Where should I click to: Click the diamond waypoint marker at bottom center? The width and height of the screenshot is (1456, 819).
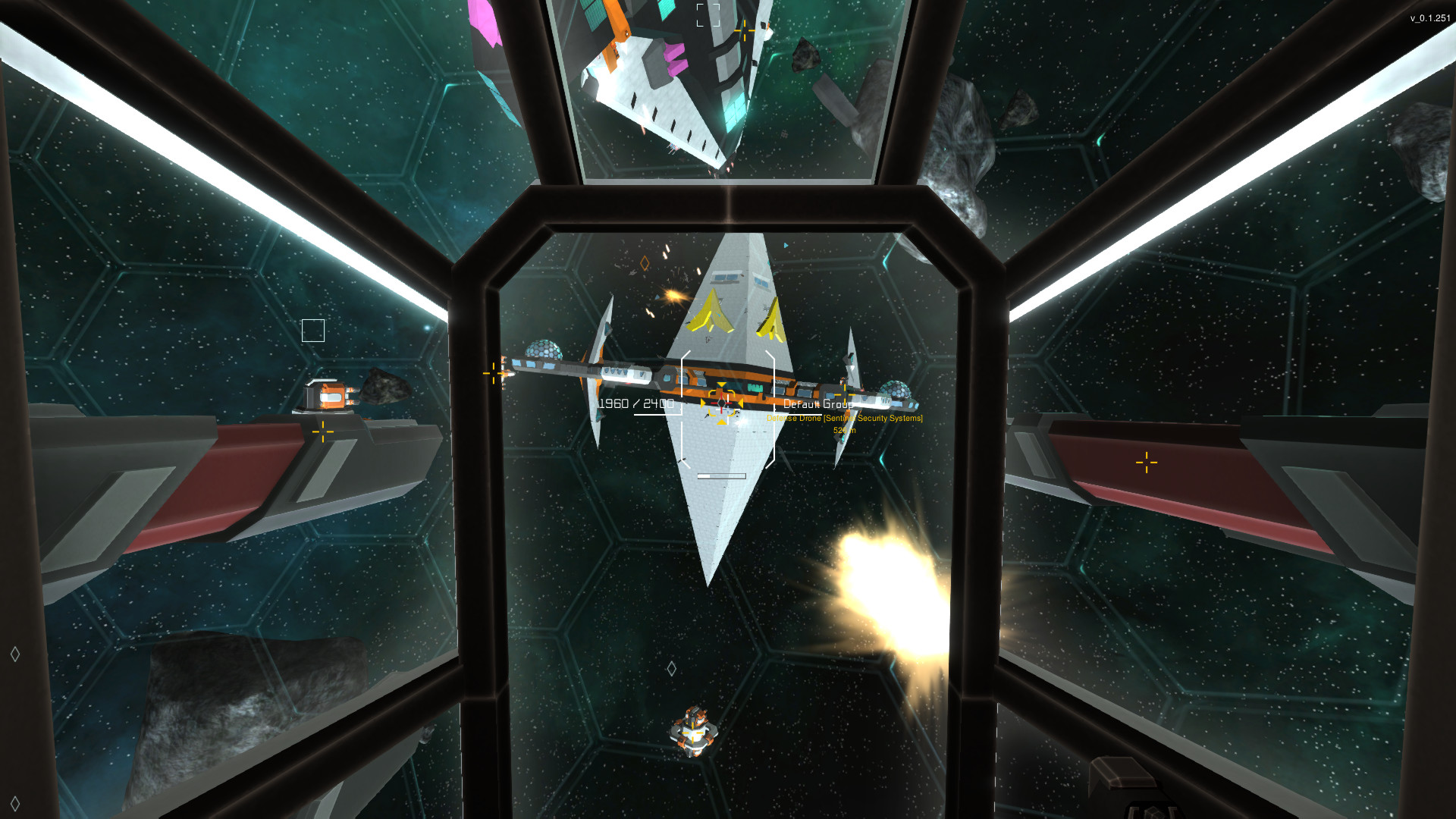coord(670,669)
